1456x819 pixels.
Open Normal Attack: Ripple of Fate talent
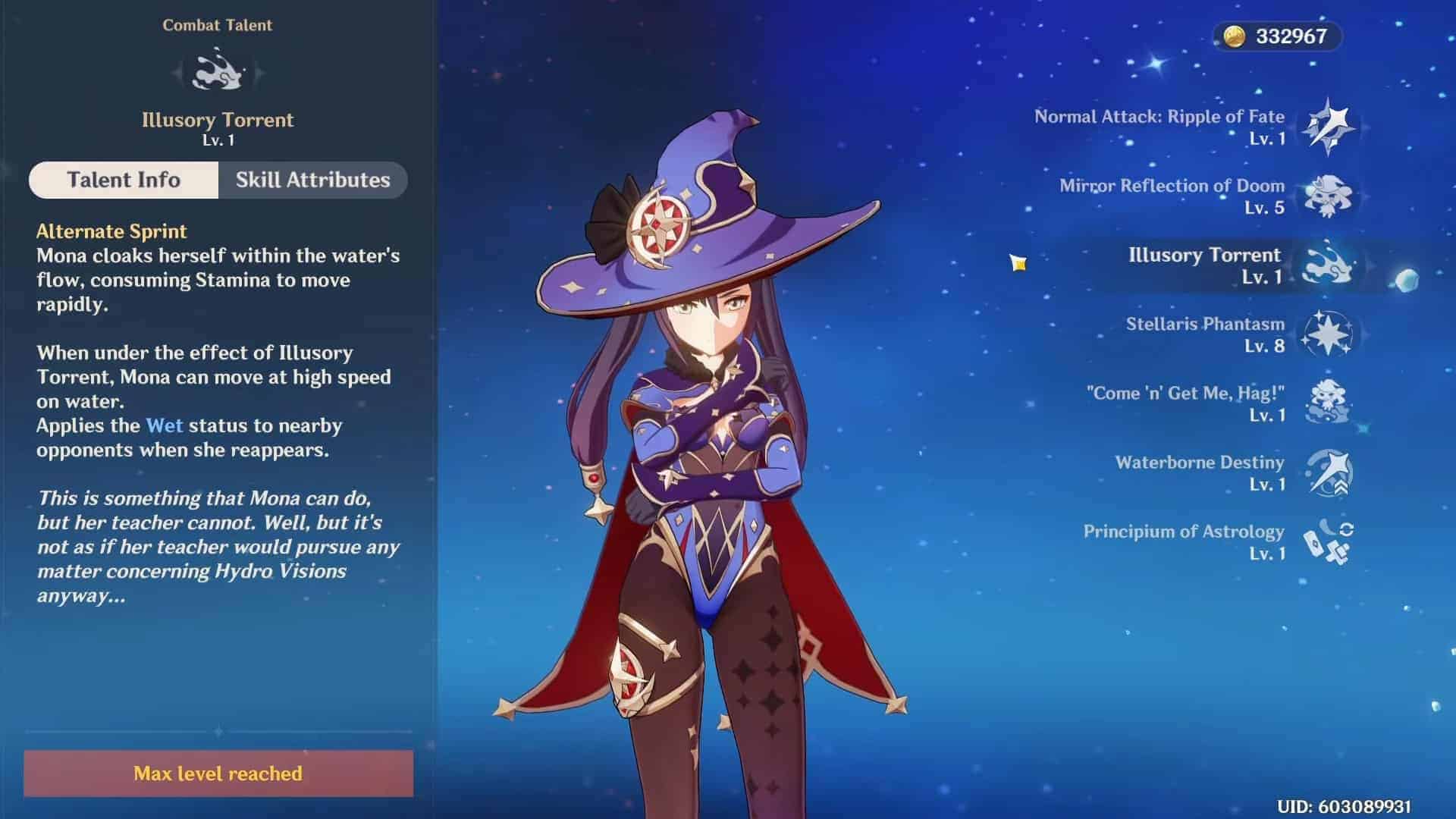pyautogui.click(x=1327, y=127)
